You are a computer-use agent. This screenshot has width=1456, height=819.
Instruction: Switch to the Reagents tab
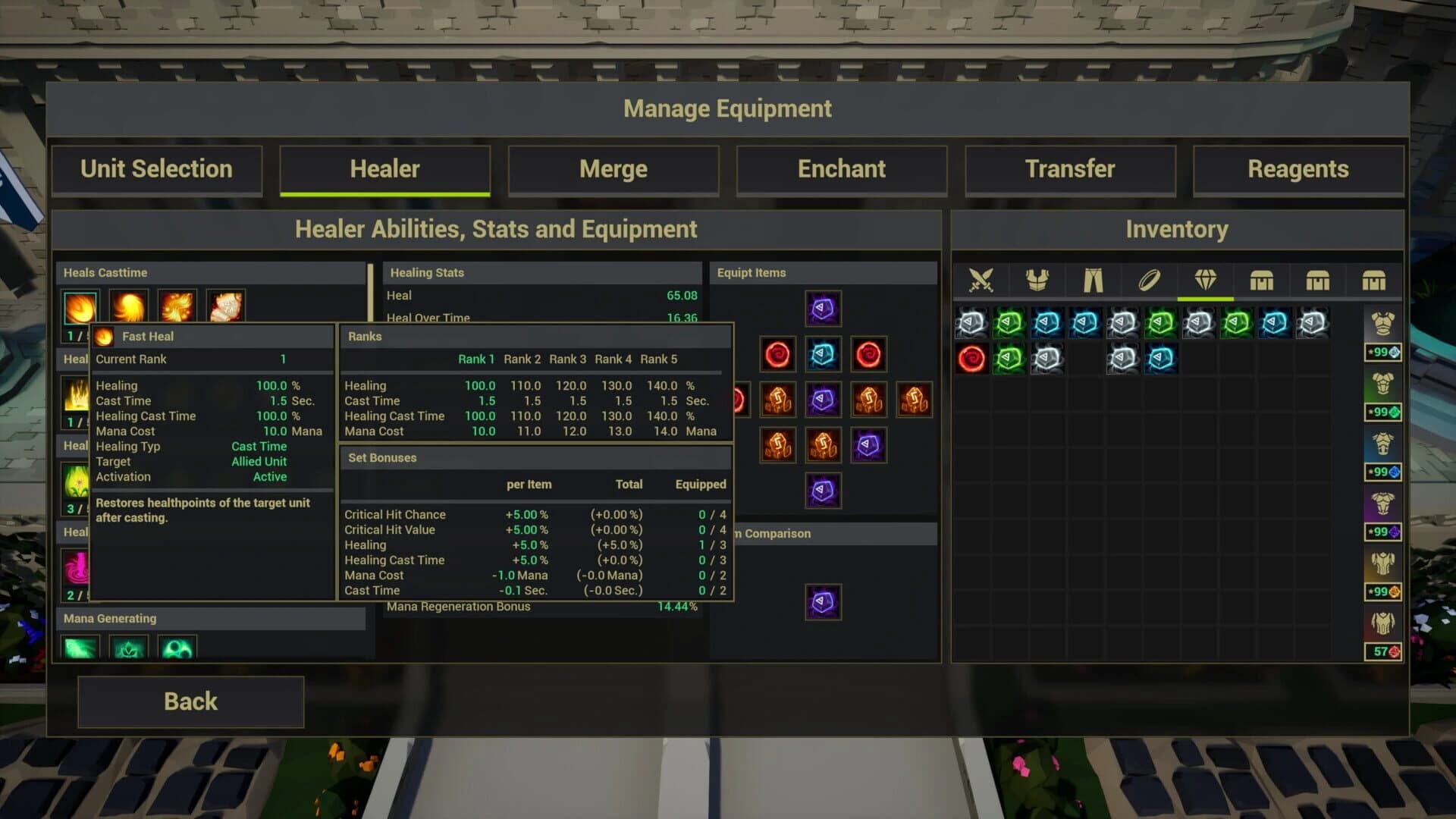tap(1298, 169)
